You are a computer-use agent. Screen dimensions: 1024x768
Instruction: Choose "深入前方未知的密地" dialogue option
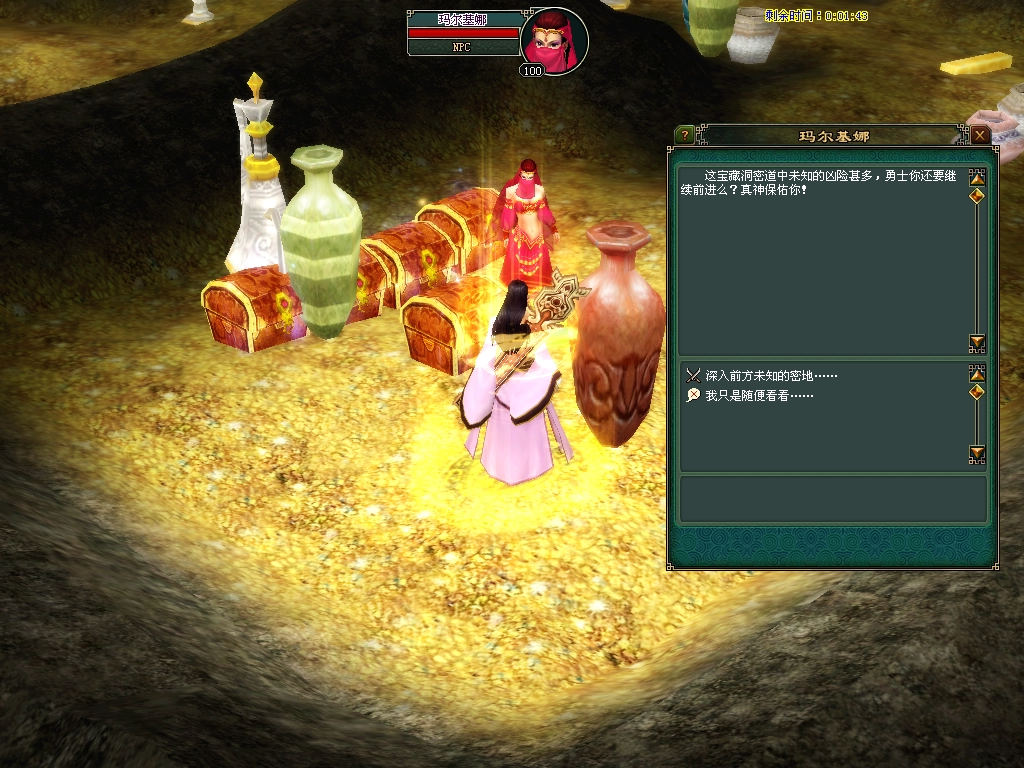[770, 376]
